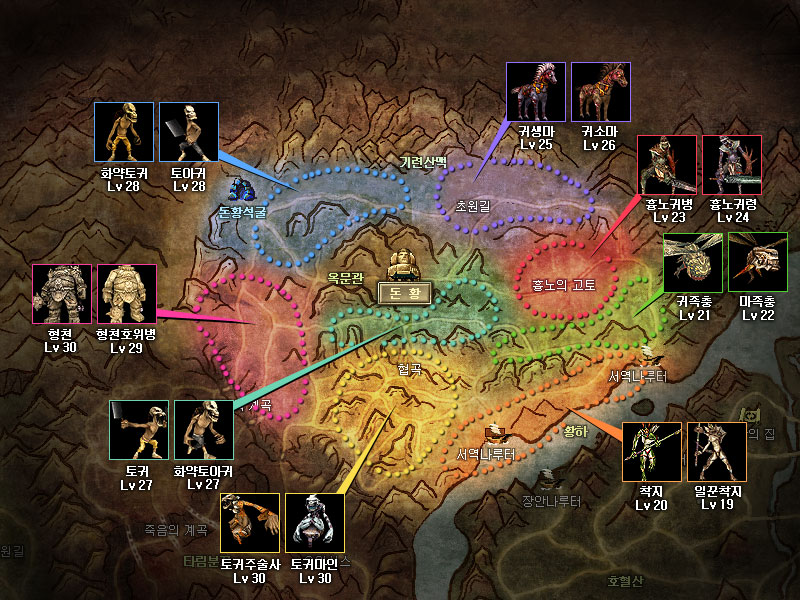The height and width of the screenshot is (600, 800).
Task: Click the 흉노귀병 Lv 23 monster thumbnail
Action: click(x=666, y=165)
